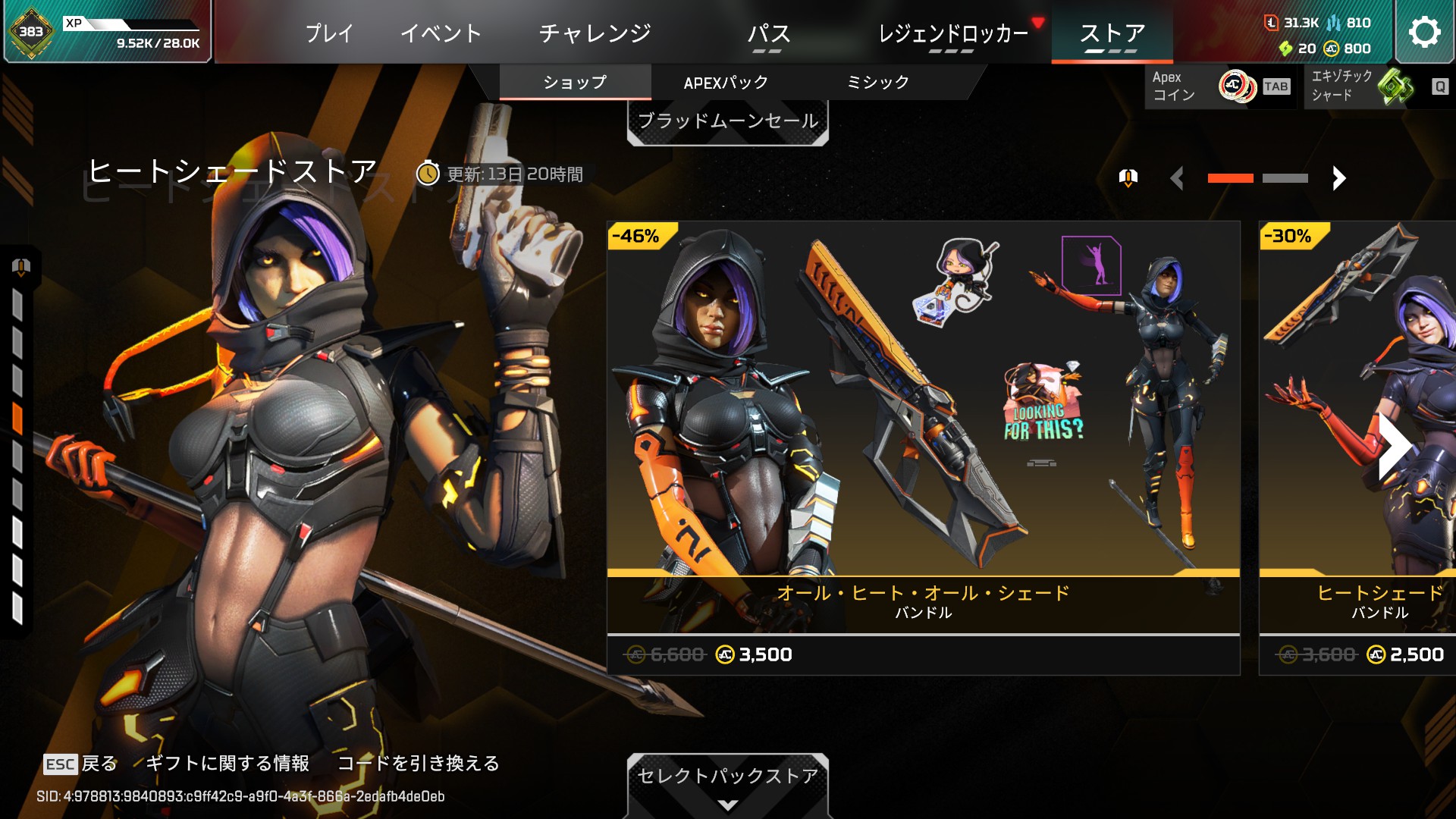Image resolution: width=1456 pixels, height=819 pixels.
Task: Jump to ブラッドムーンセール section
Action: (727, 121)
